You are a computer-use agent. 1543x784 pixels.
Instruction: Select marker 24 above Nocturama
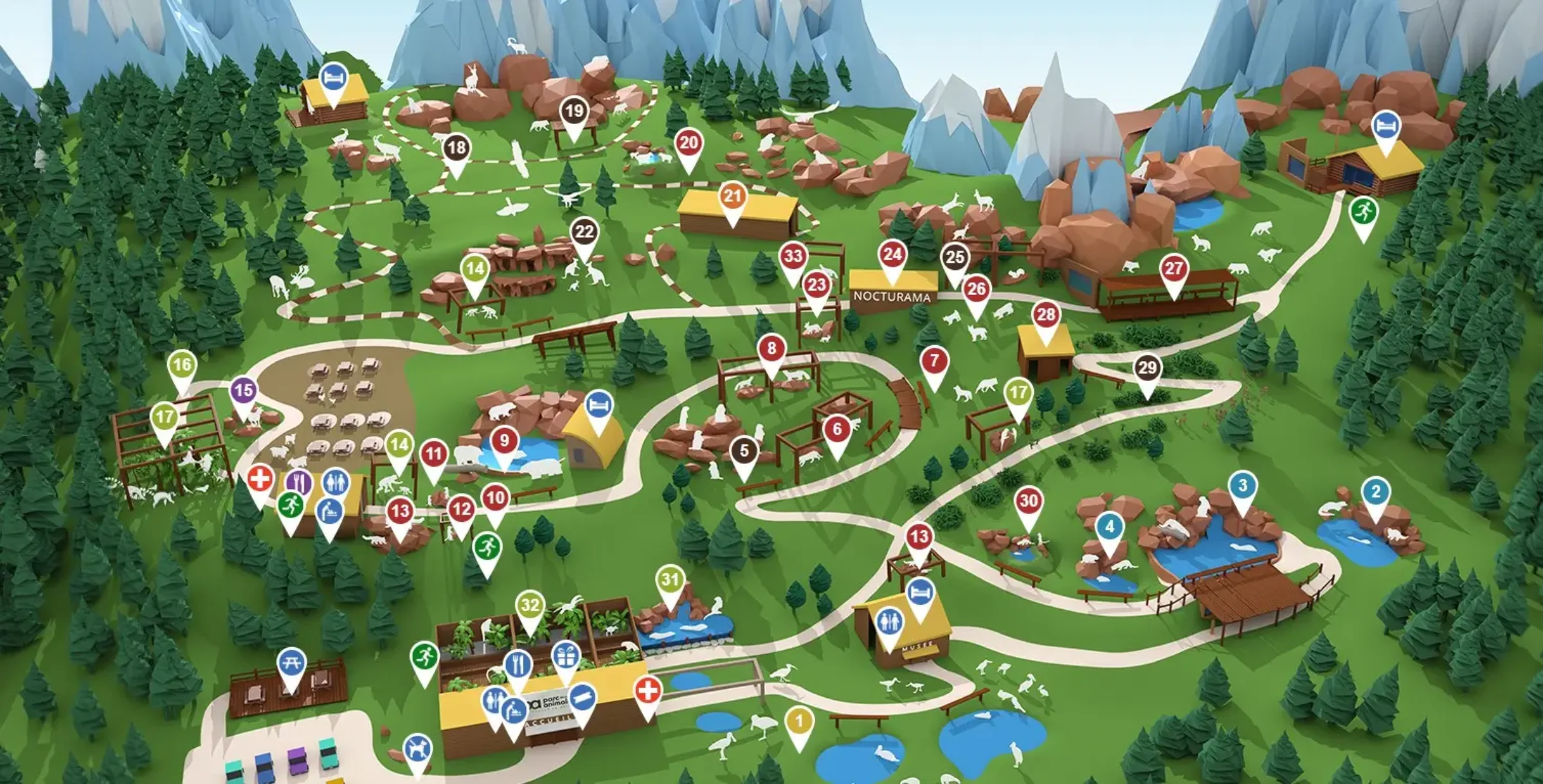click(x=892, y=255)
